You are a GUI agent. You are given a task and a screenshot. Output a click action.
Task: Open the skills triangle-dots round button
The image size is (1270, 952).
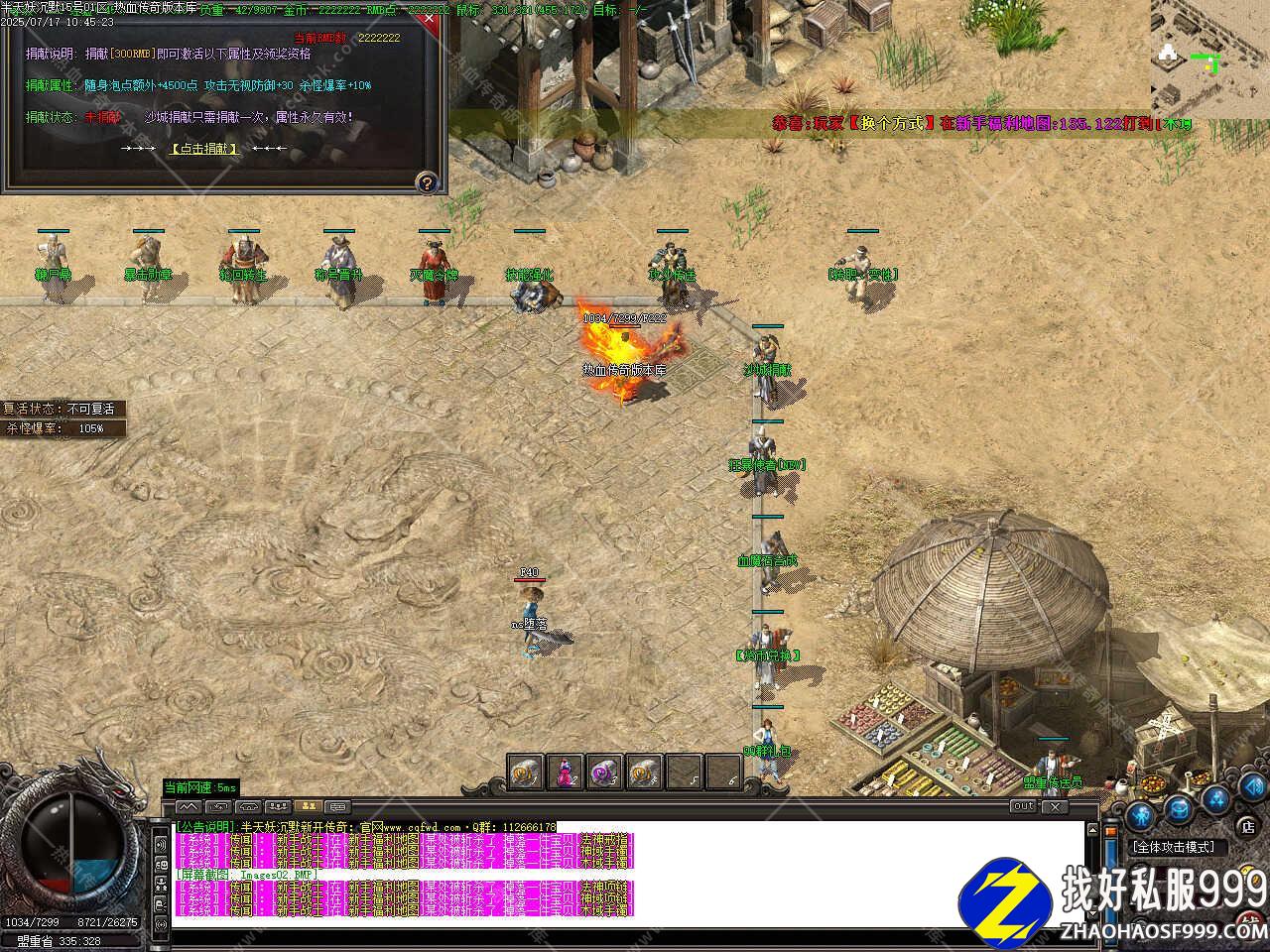(x=1216, y=797)
